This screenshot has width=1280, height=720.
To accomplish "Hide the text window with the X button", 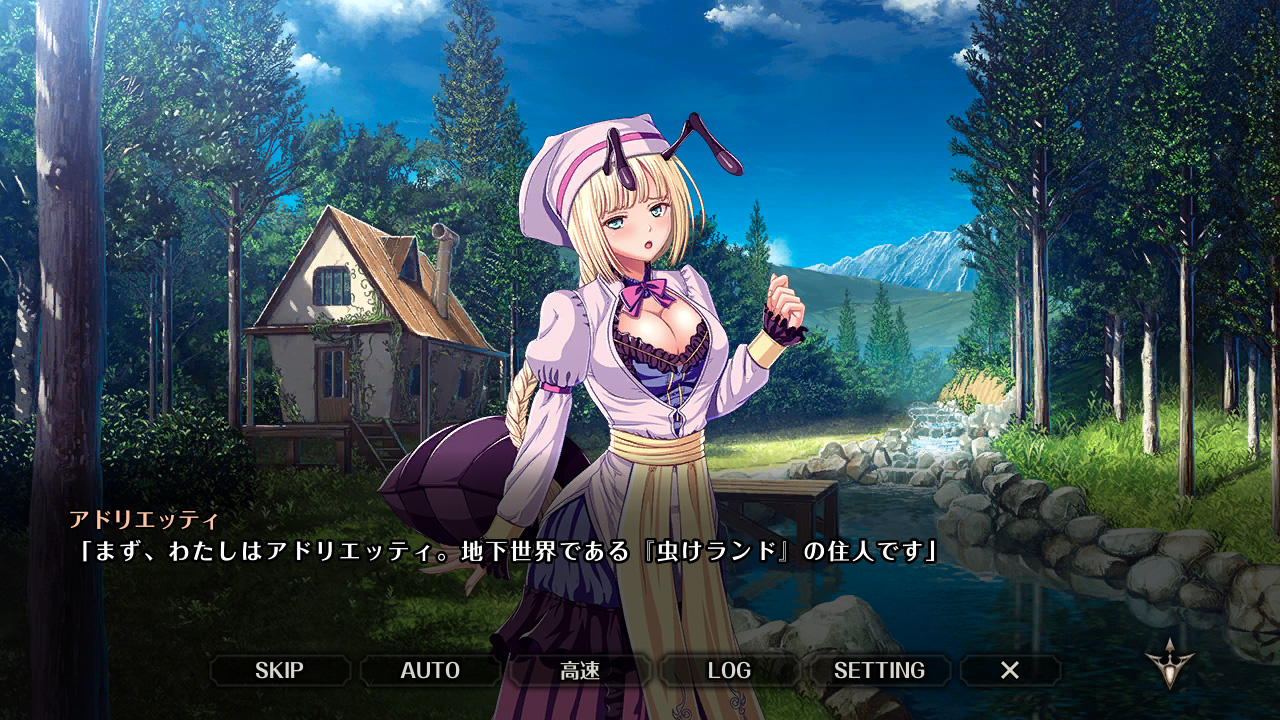I will [1010, 670].
